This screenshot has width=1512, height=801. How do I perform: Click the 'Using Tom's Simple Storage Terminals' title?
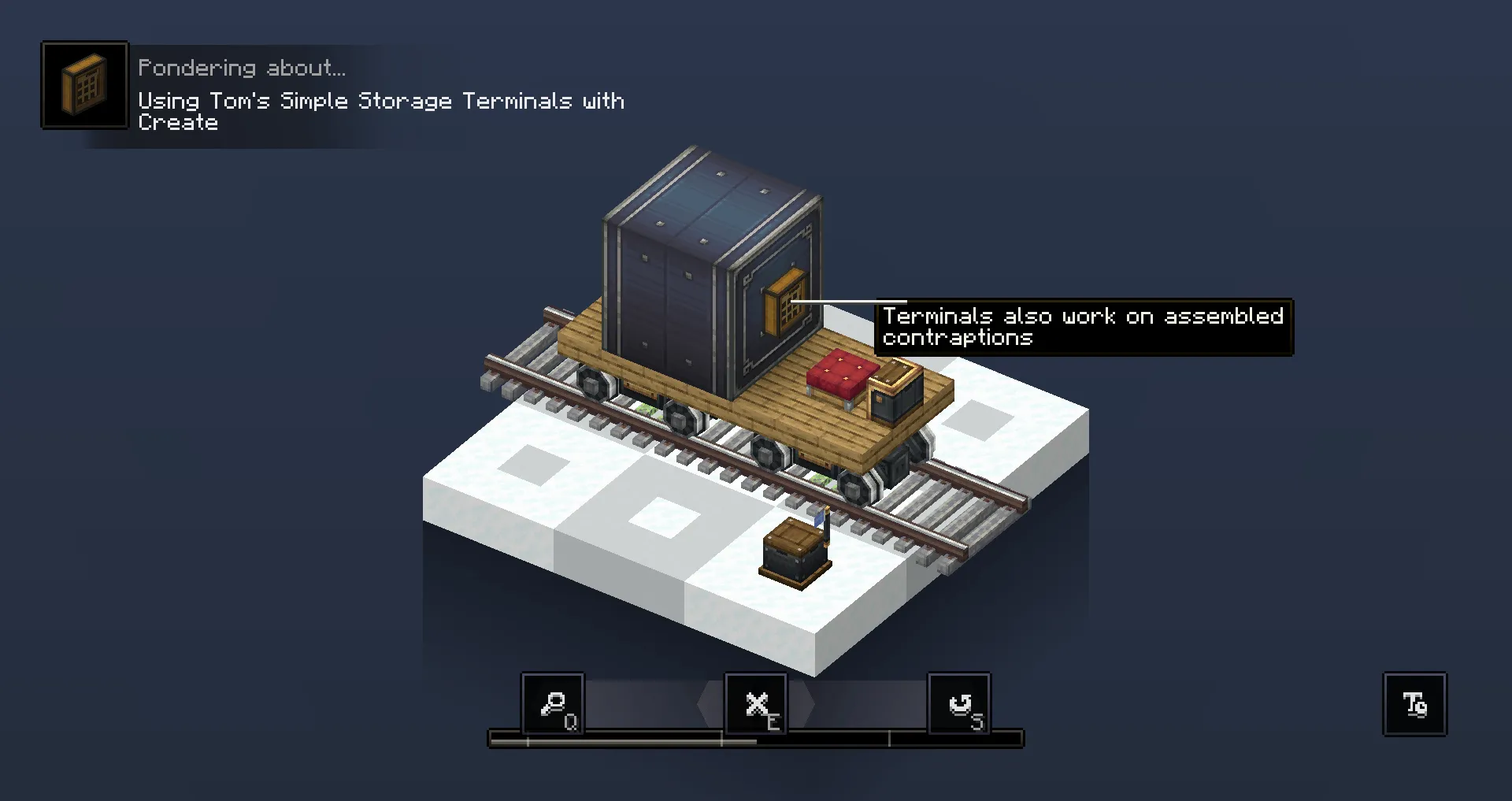click(x=381, y=101)
